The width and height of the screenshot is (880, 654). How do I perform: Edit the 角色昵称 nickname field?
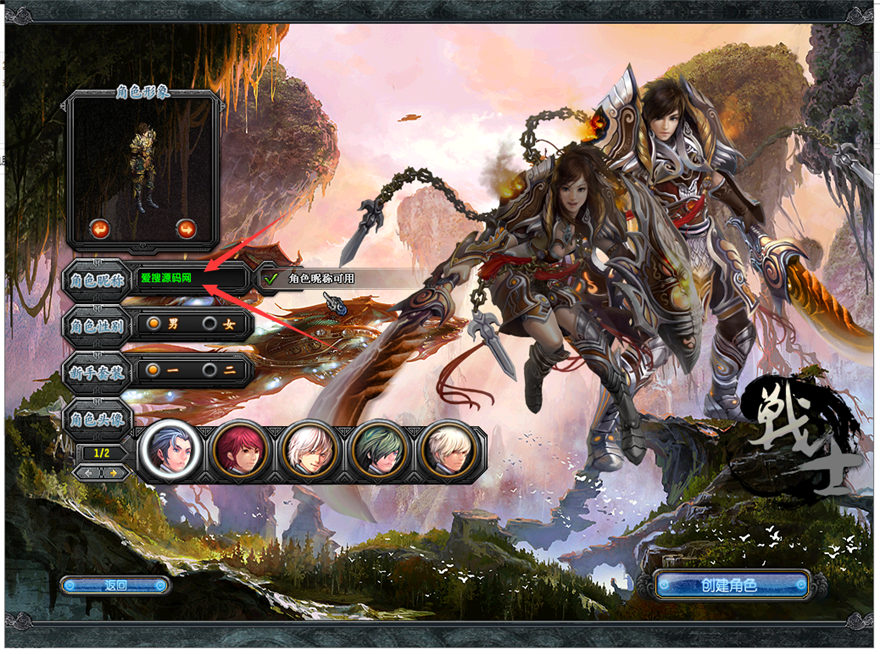pos(188,278)
